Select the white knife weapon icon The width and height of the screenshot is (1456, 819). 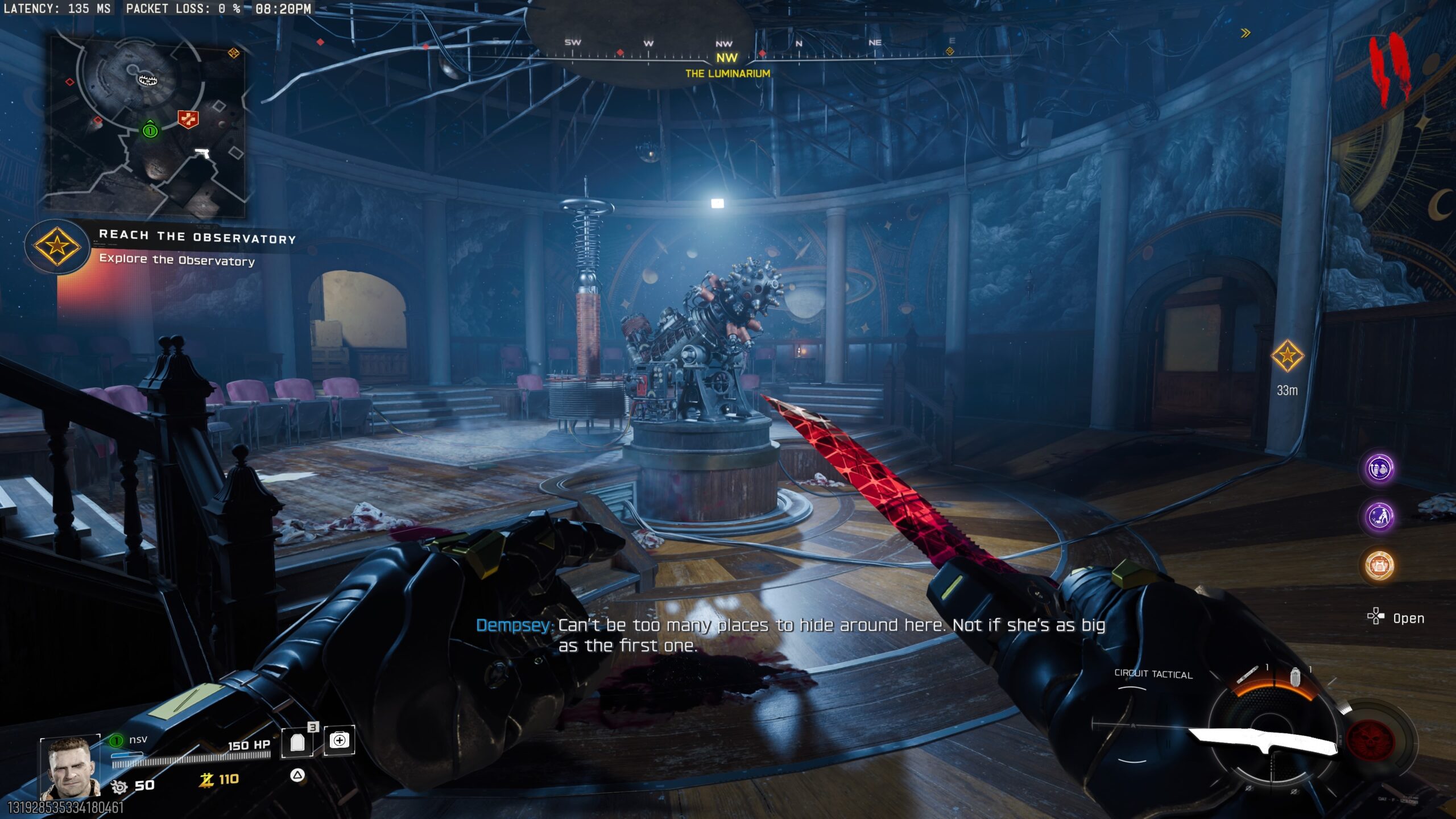tap(1263, 741)
